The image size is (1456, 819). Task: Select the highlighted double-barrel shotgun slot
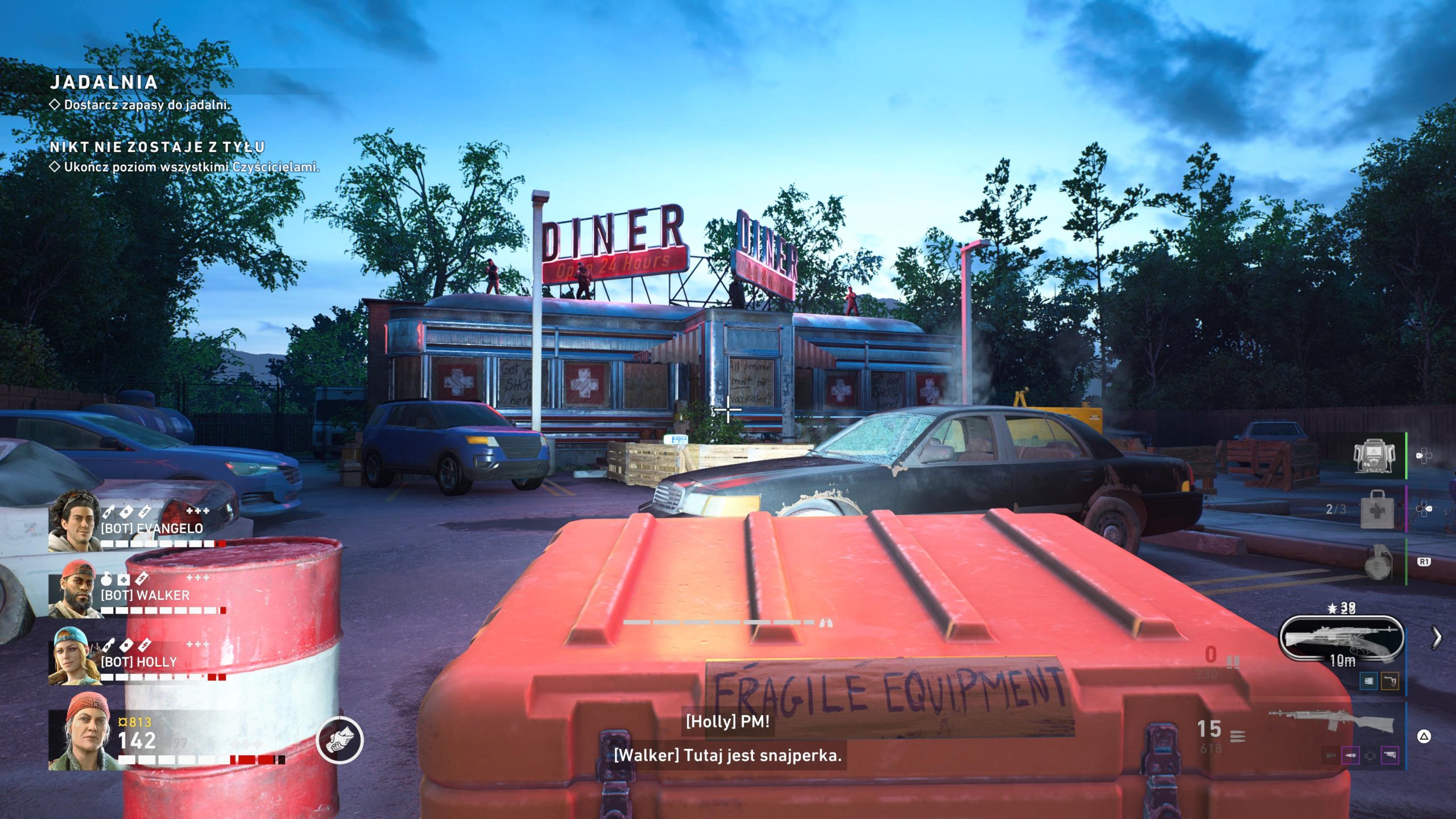coord(1341,639)
